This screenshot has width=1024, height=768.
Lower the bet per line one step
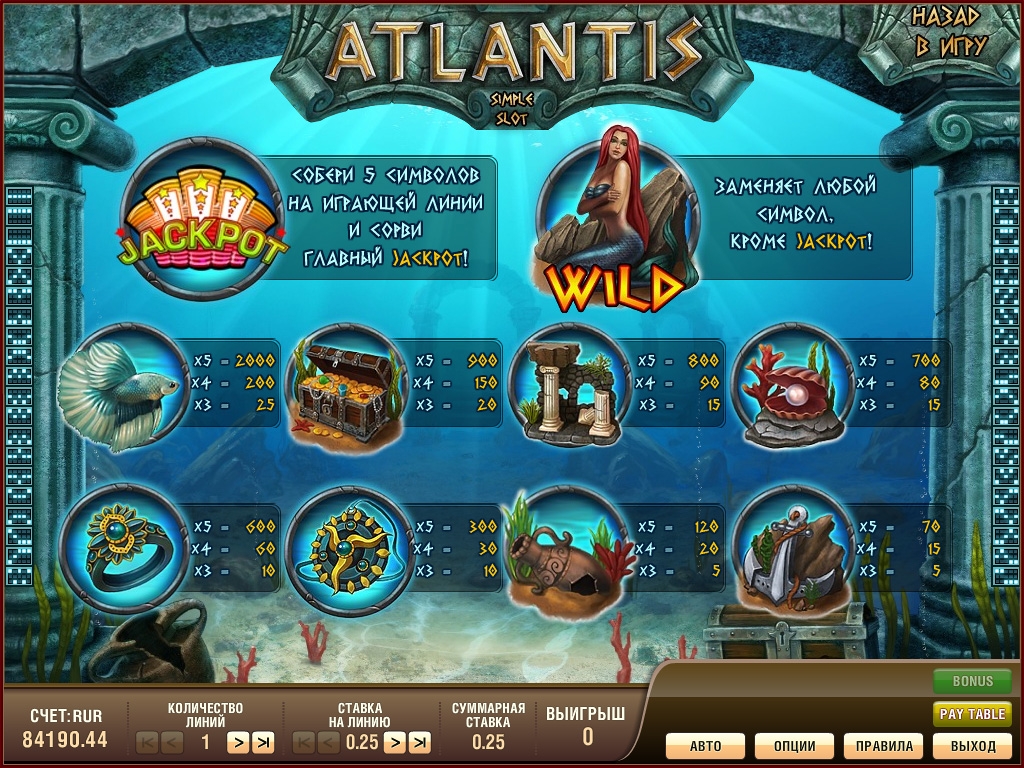click(x=329, y=742)
